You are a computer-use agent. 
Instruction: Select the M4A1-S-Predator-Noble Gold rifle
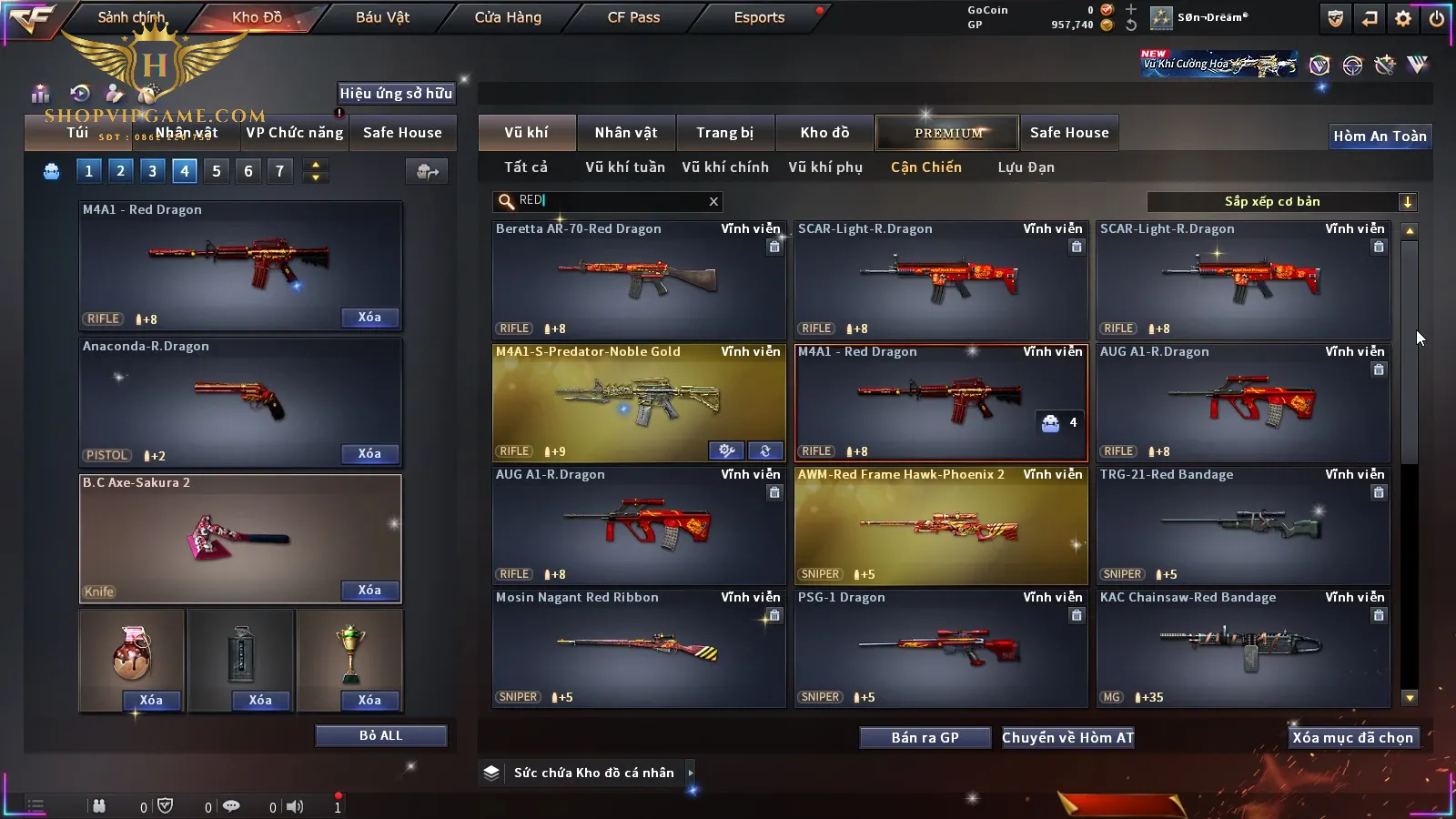click(639, 402)
